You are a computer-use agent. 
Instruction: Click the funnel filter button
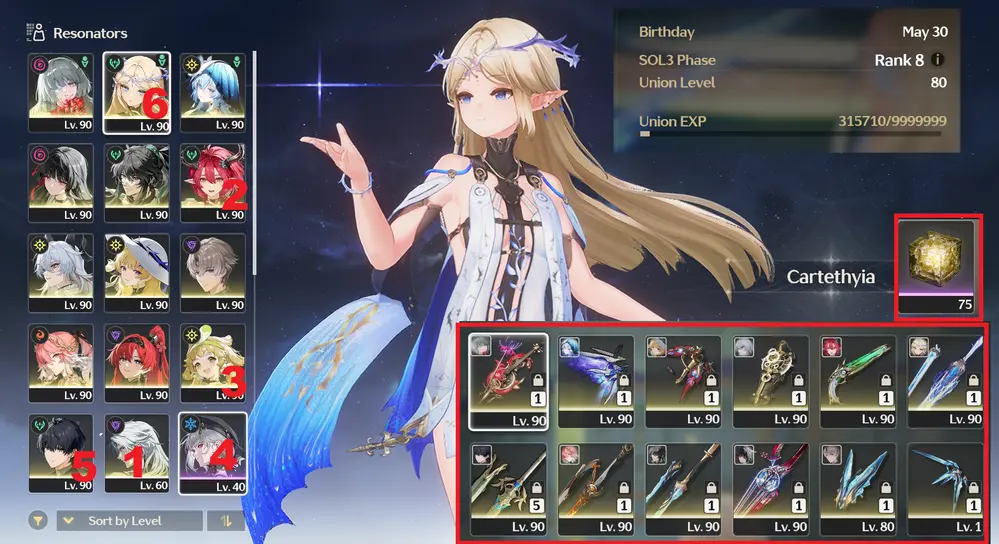(39, 521)
